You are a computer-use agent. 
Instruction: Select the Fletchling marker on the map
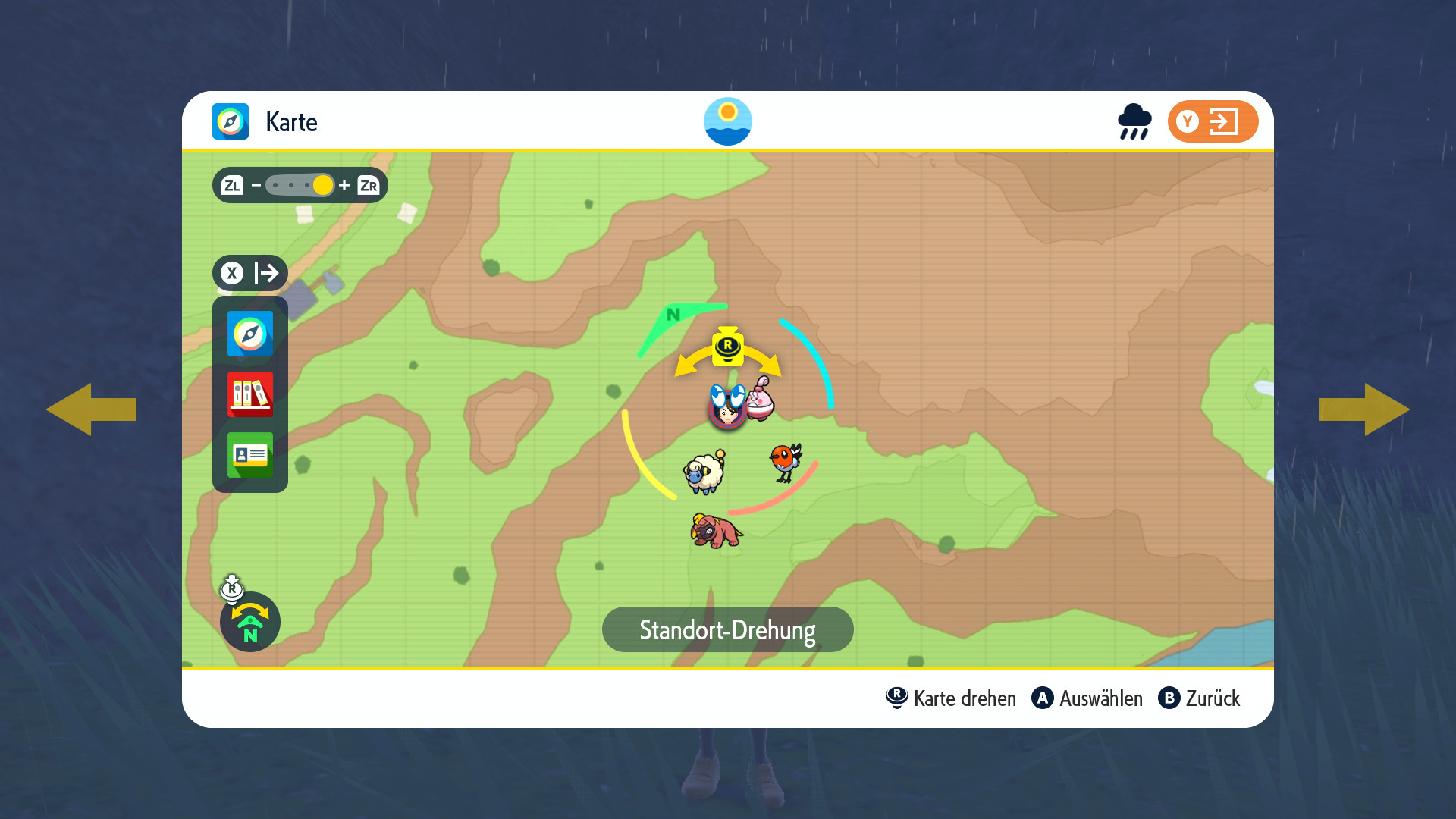pyautogui.click(x=786, y=461)
